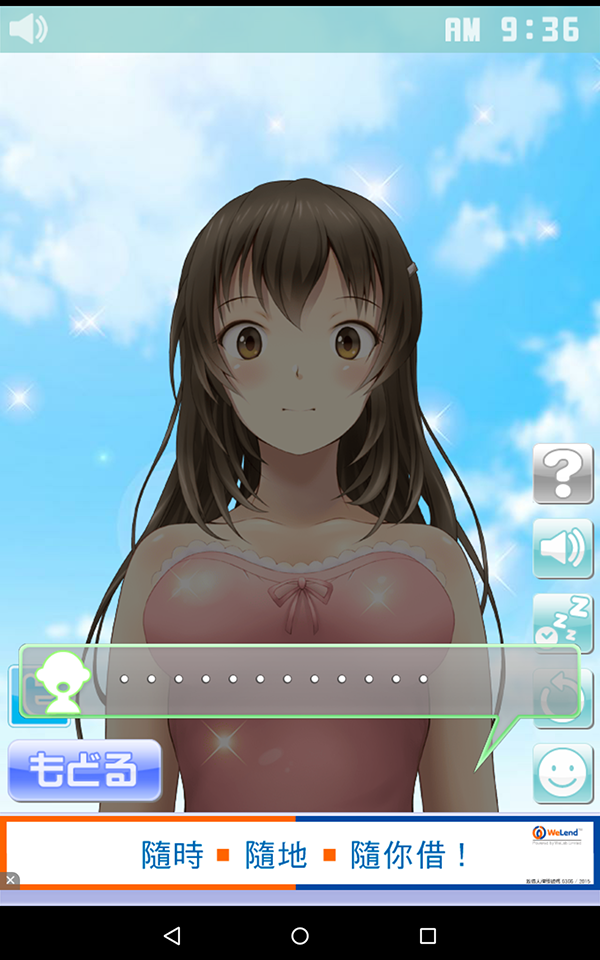Image resolution: width=600 pixels, height=960 pixels.
Task: Mute audio using the top-left speaker icon
Action: tap(28, 29)
